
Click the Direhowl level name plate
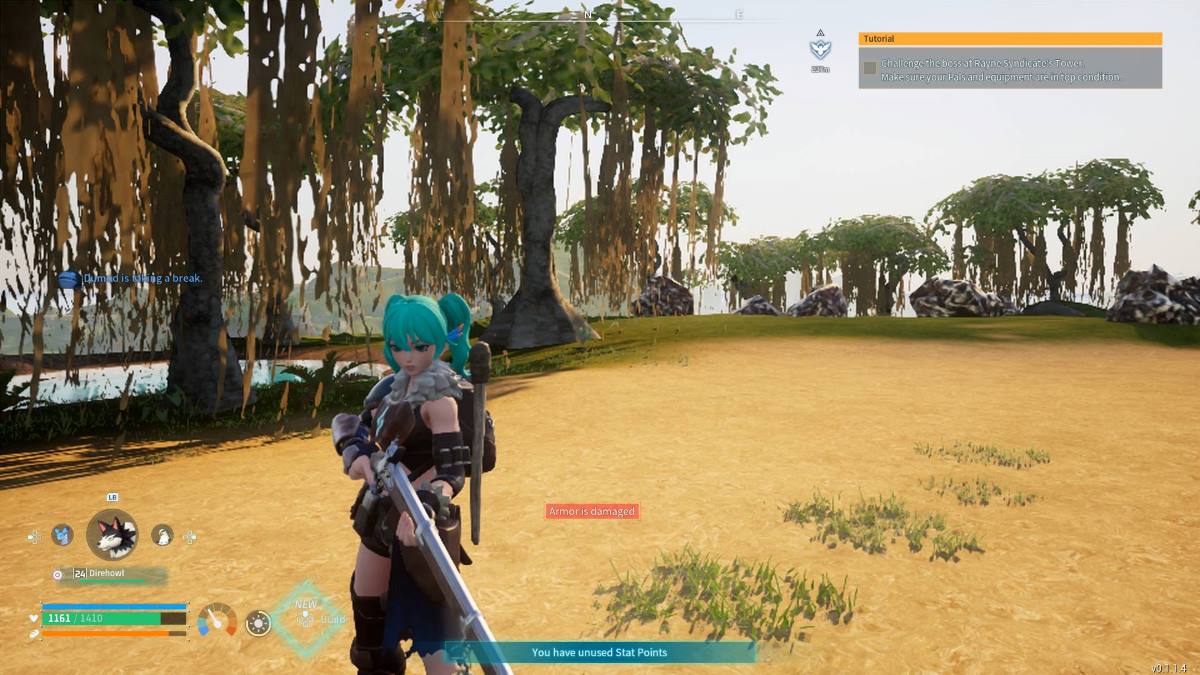click(110, 574)
